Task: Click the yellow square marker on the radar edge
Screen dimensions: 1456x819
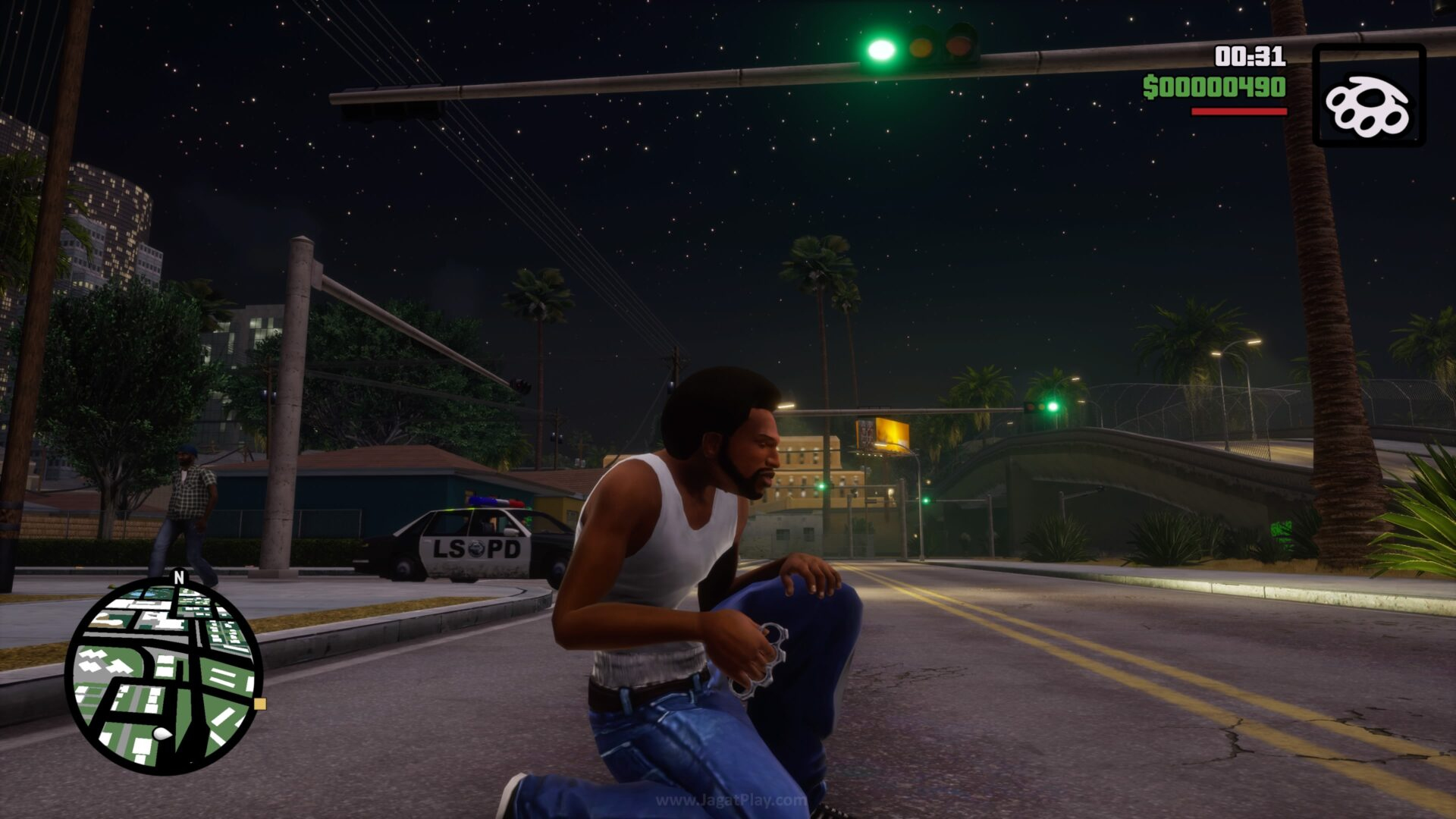Action: 260,704
